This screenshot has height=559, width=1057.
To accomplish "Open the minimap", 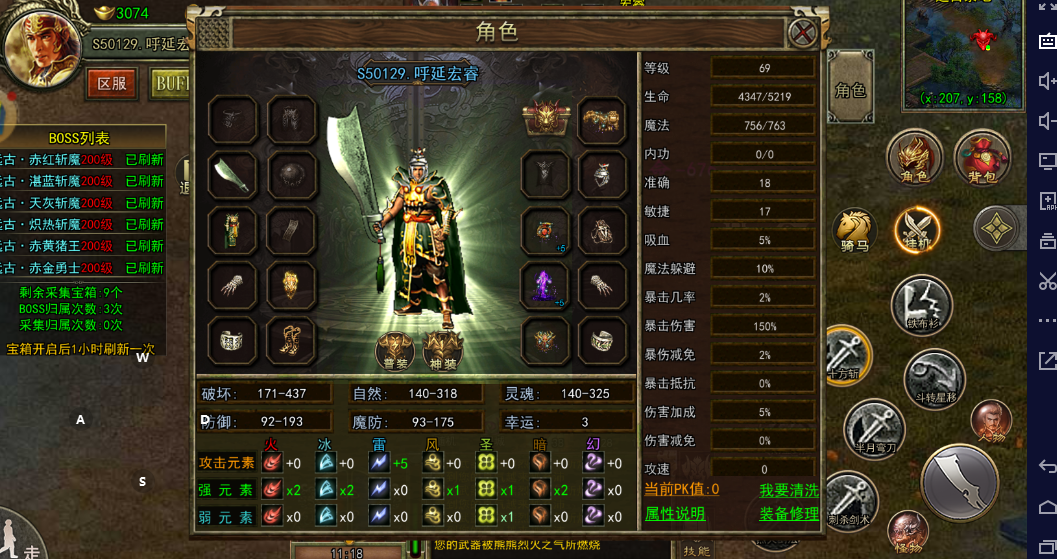I will [x=964, y=52].
